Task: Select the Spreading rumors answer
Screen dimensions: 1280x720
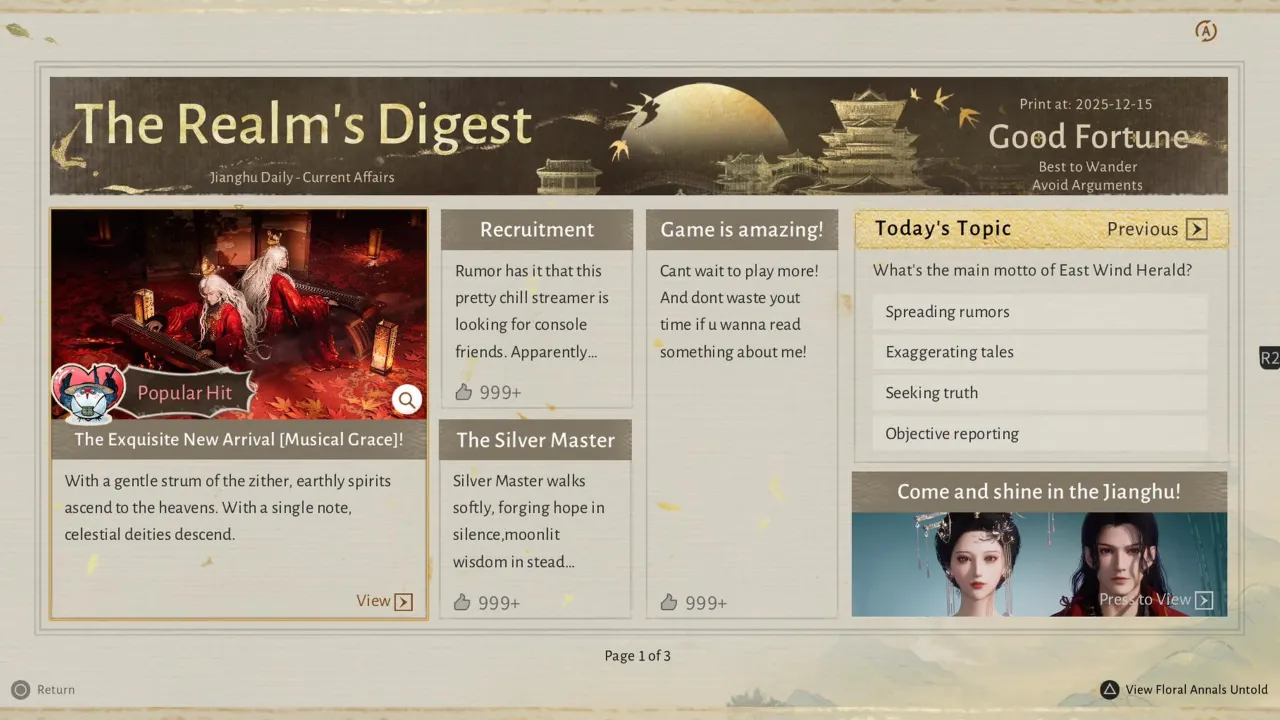Action: 1039,311
